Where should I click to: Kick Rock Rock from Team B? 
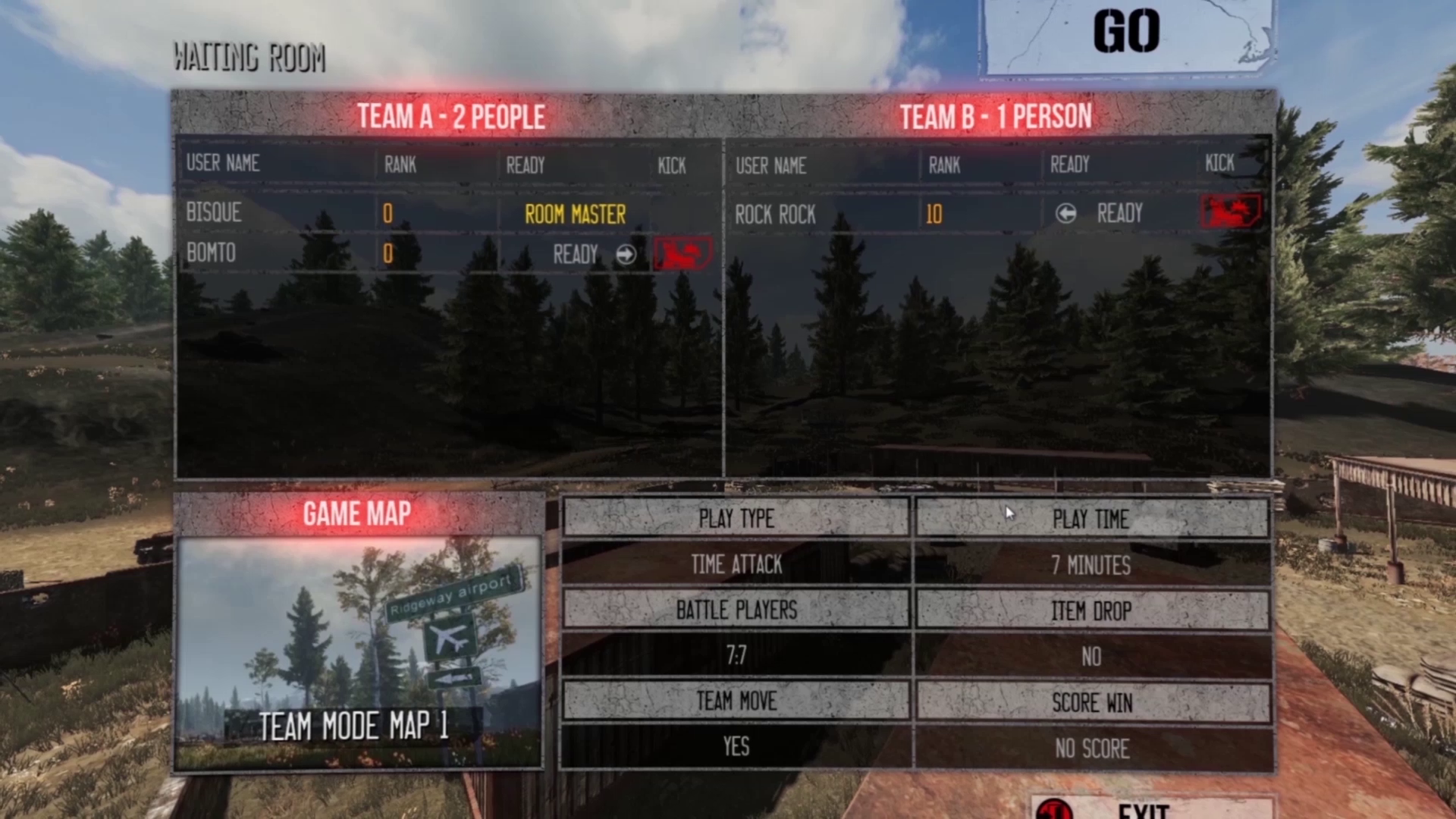click(1231, 212)
